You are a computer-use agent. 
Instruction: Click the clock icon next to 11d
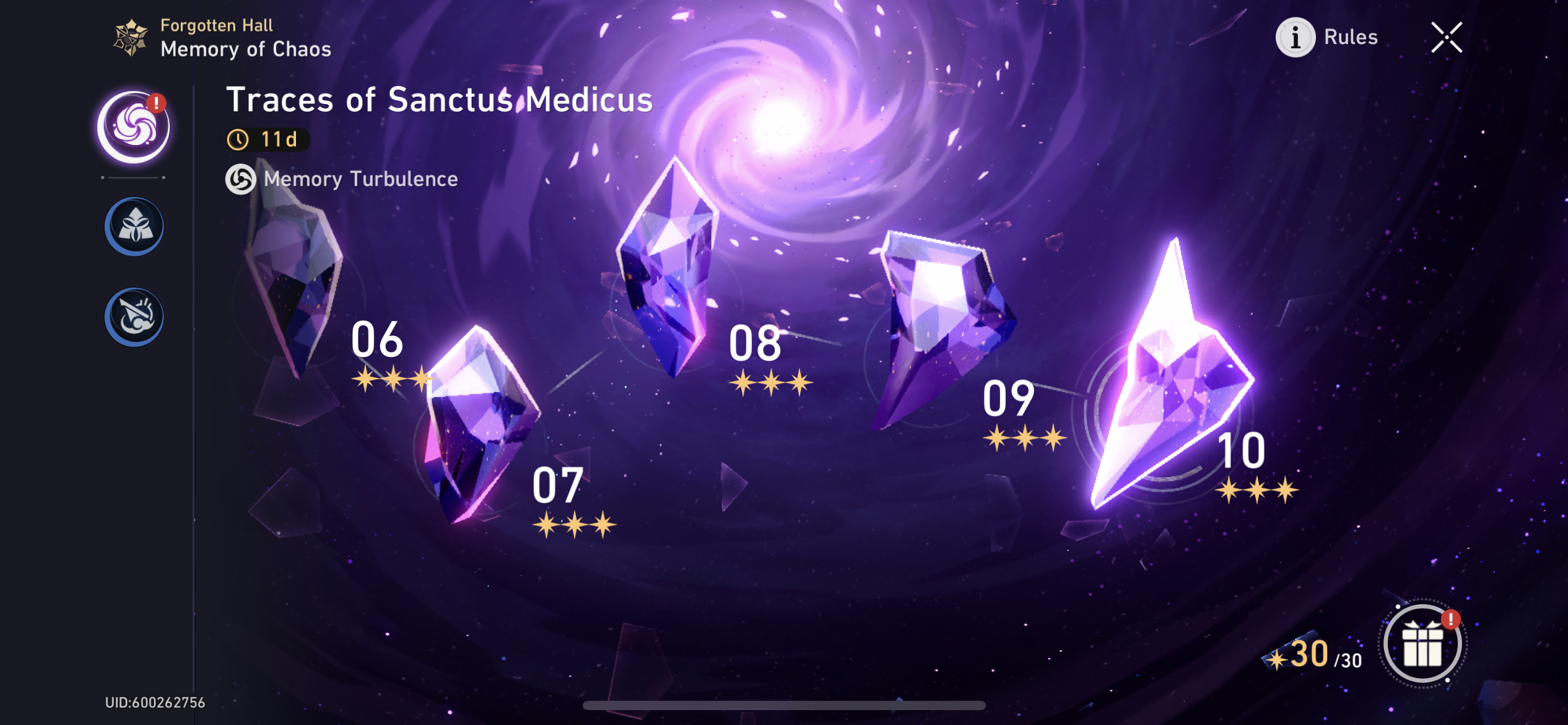point(238,140)
